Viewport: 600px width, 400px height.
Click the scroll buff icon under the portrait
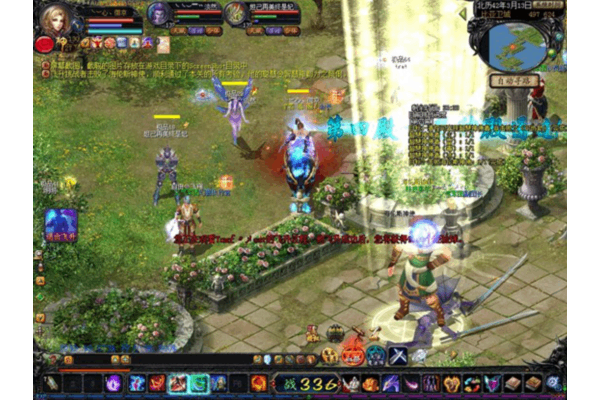tap(163, 44)
